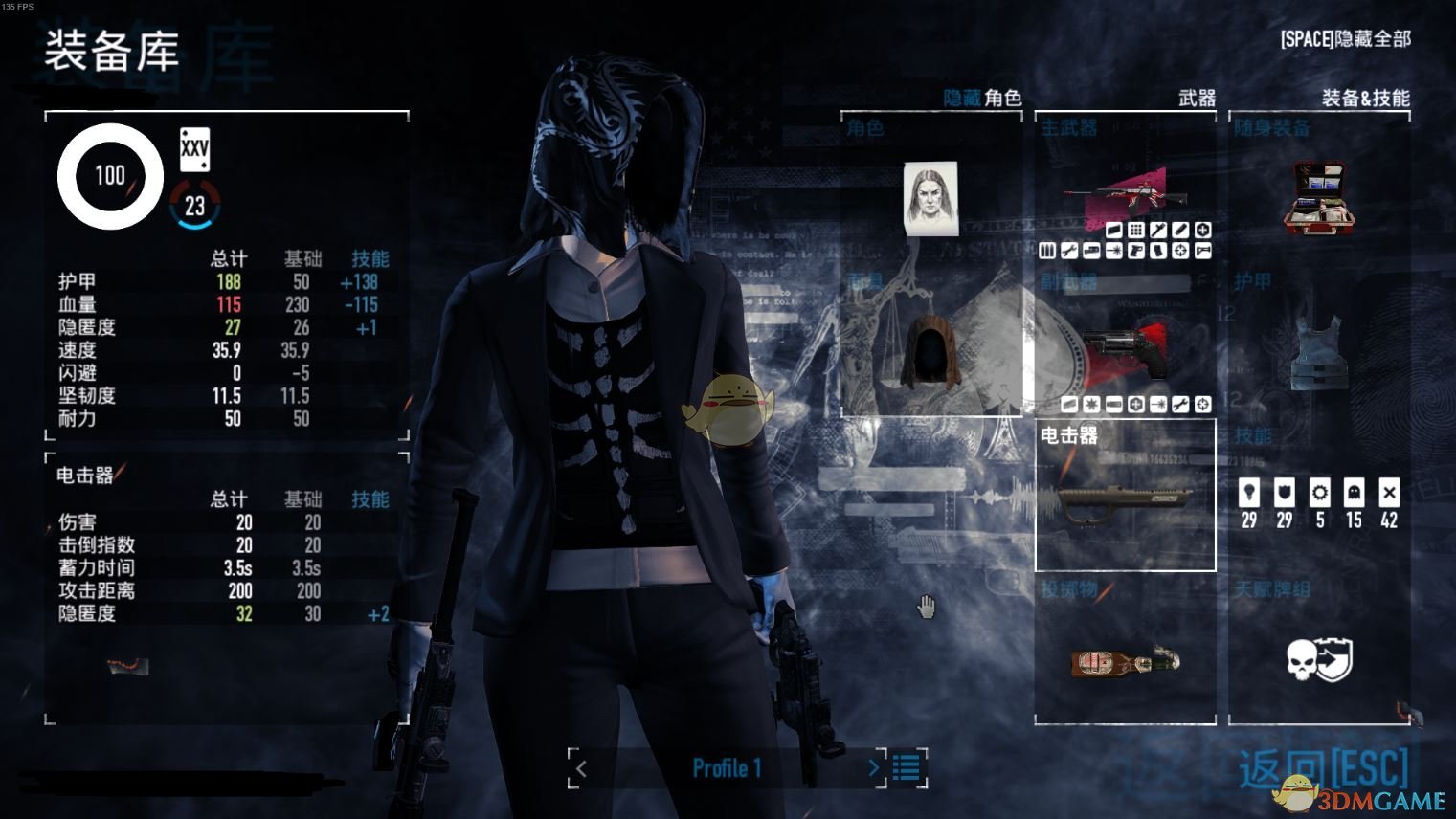This screenshot has width=1456, height=819.
Task: Open the skills point panel
Action: coord(1318,502)
